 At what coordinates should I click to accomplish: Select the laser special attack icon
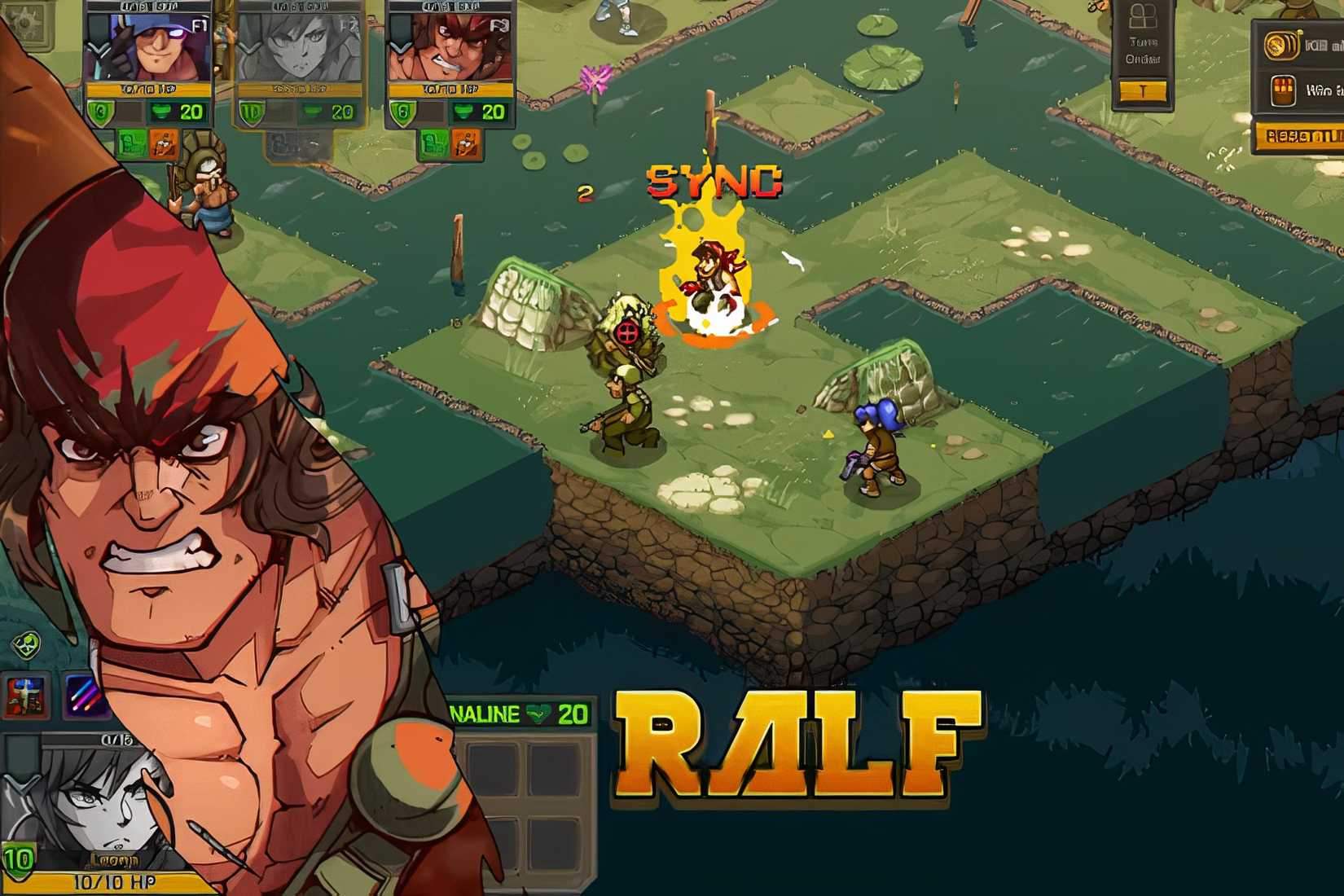[x=86, y=696]
